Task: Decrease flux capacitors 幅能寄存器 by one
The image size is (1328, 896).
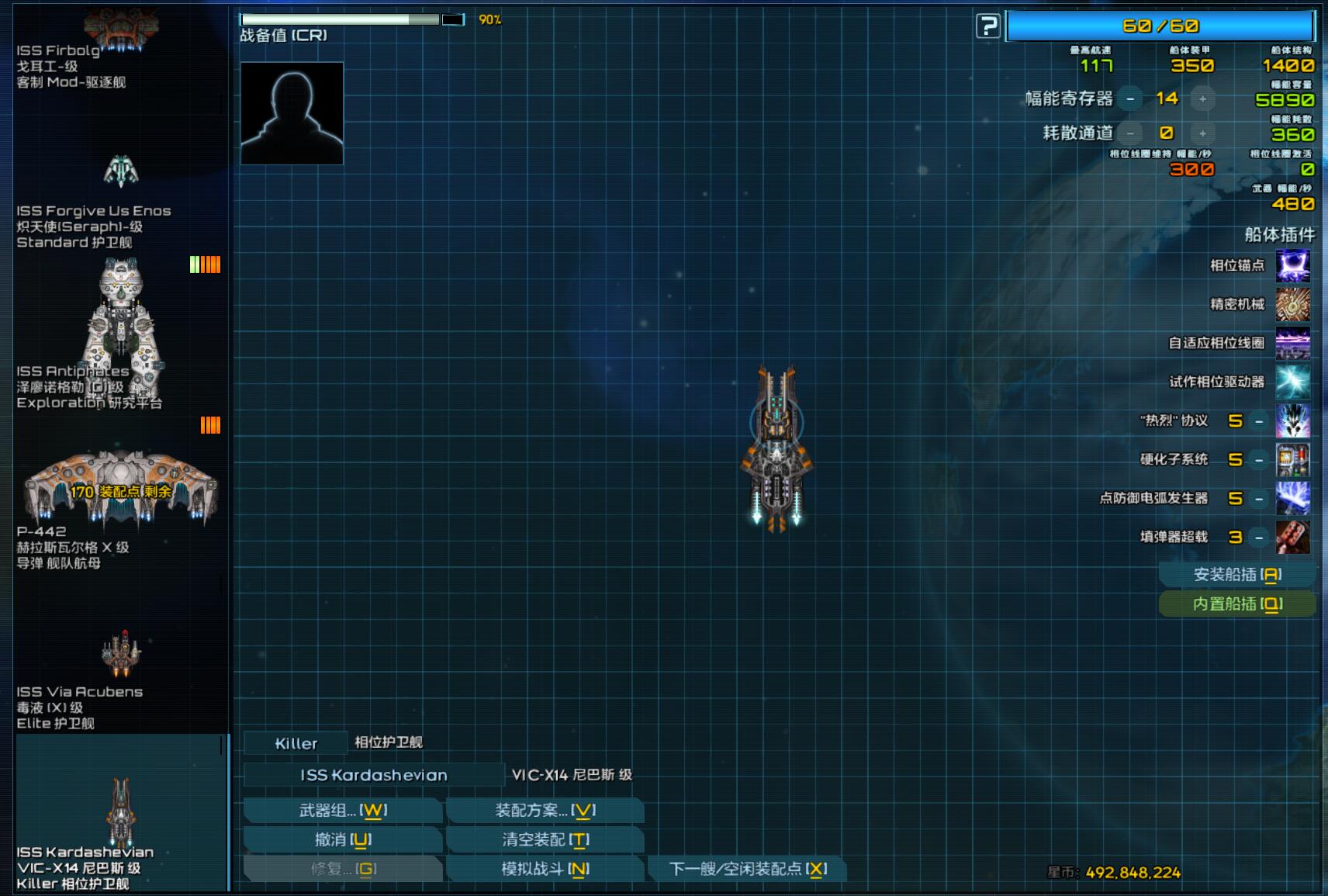Action: pyautogui.click(x=1130, y=99)
